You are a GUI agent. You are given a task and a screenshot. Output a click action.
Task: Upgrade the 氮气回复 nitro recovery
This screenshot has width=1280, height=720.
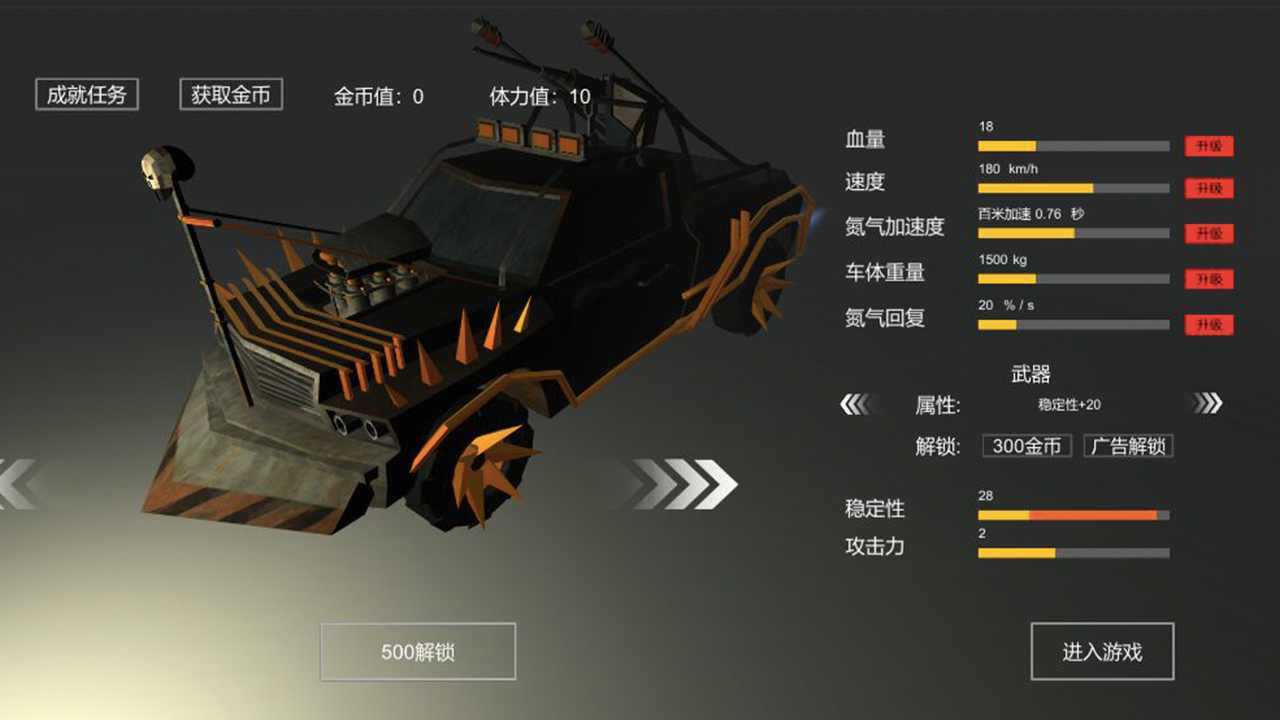1209,324
